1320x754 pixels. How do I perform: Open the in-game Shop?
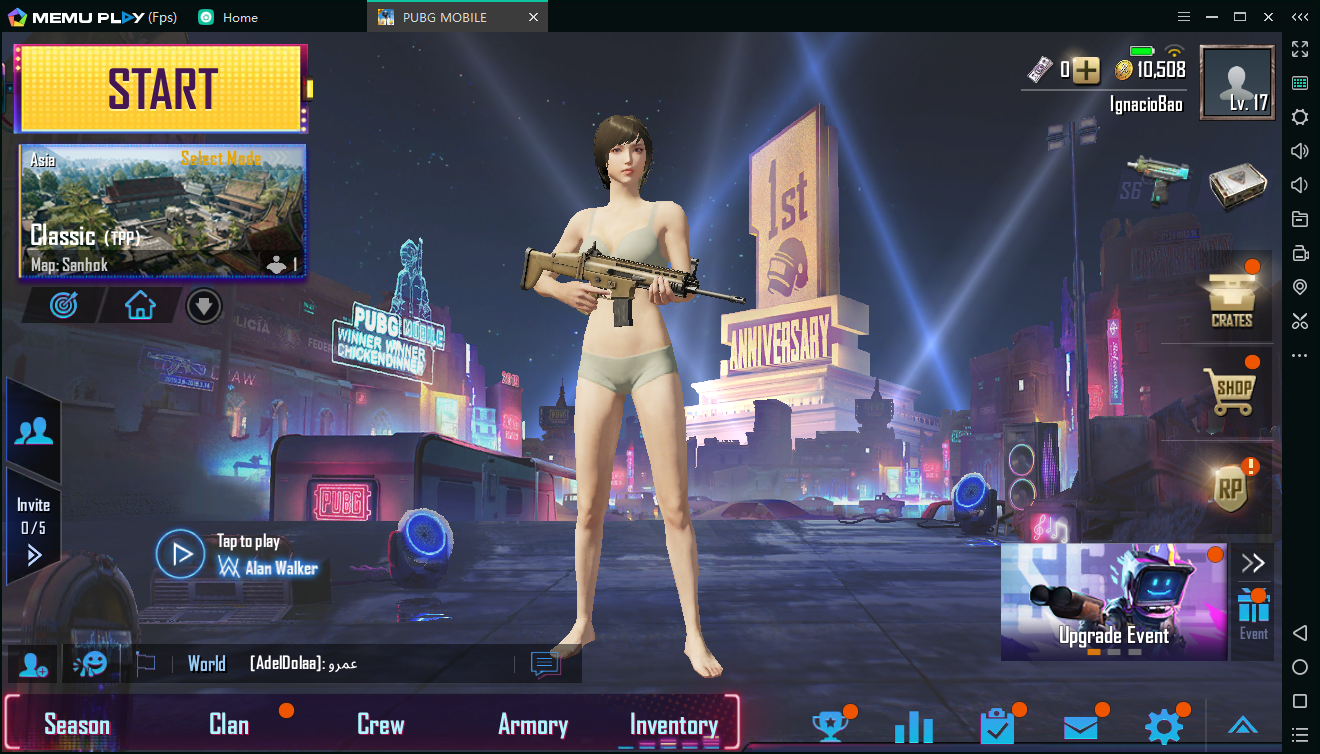(x=1231, y=390)
